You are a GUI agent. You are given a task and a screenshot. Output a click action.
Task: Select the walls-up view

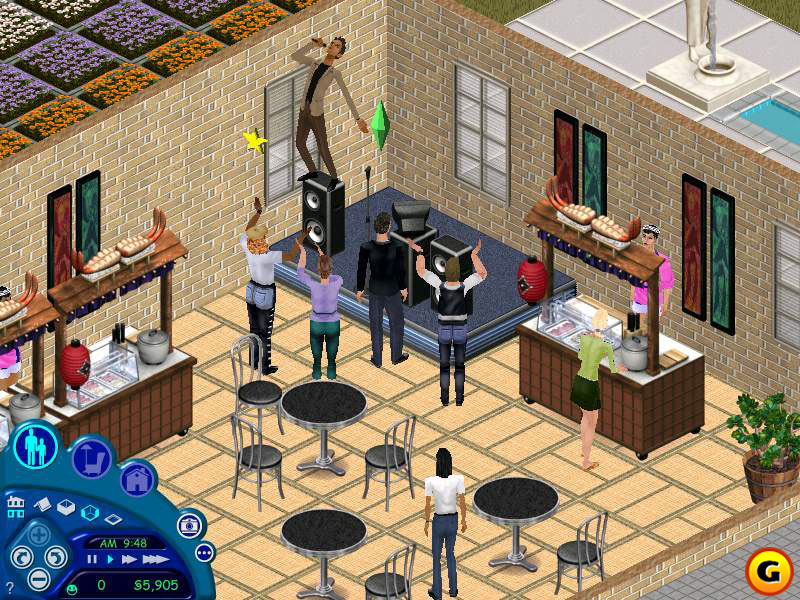tap(66, 507)
